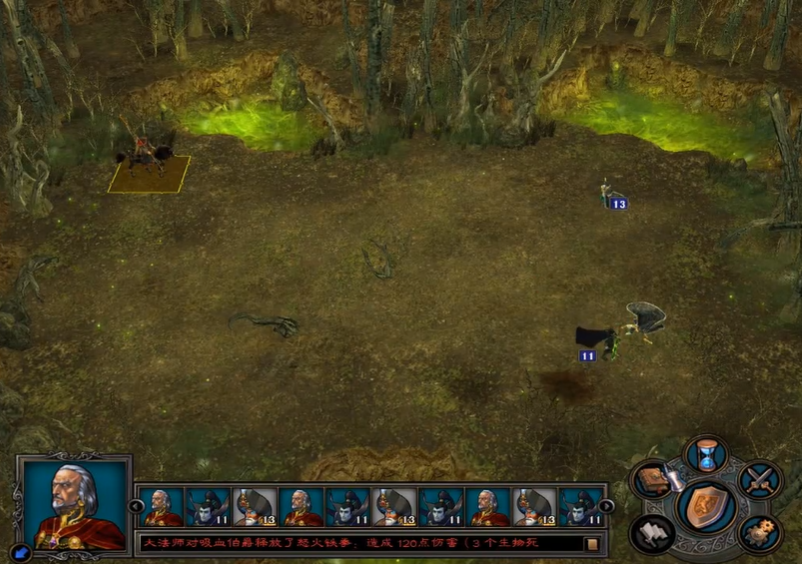Image resolution: width=802 pixels, height=564 pixels.
Task: Click the blue arrow on the hero portrait
Action: pos(20,551)
